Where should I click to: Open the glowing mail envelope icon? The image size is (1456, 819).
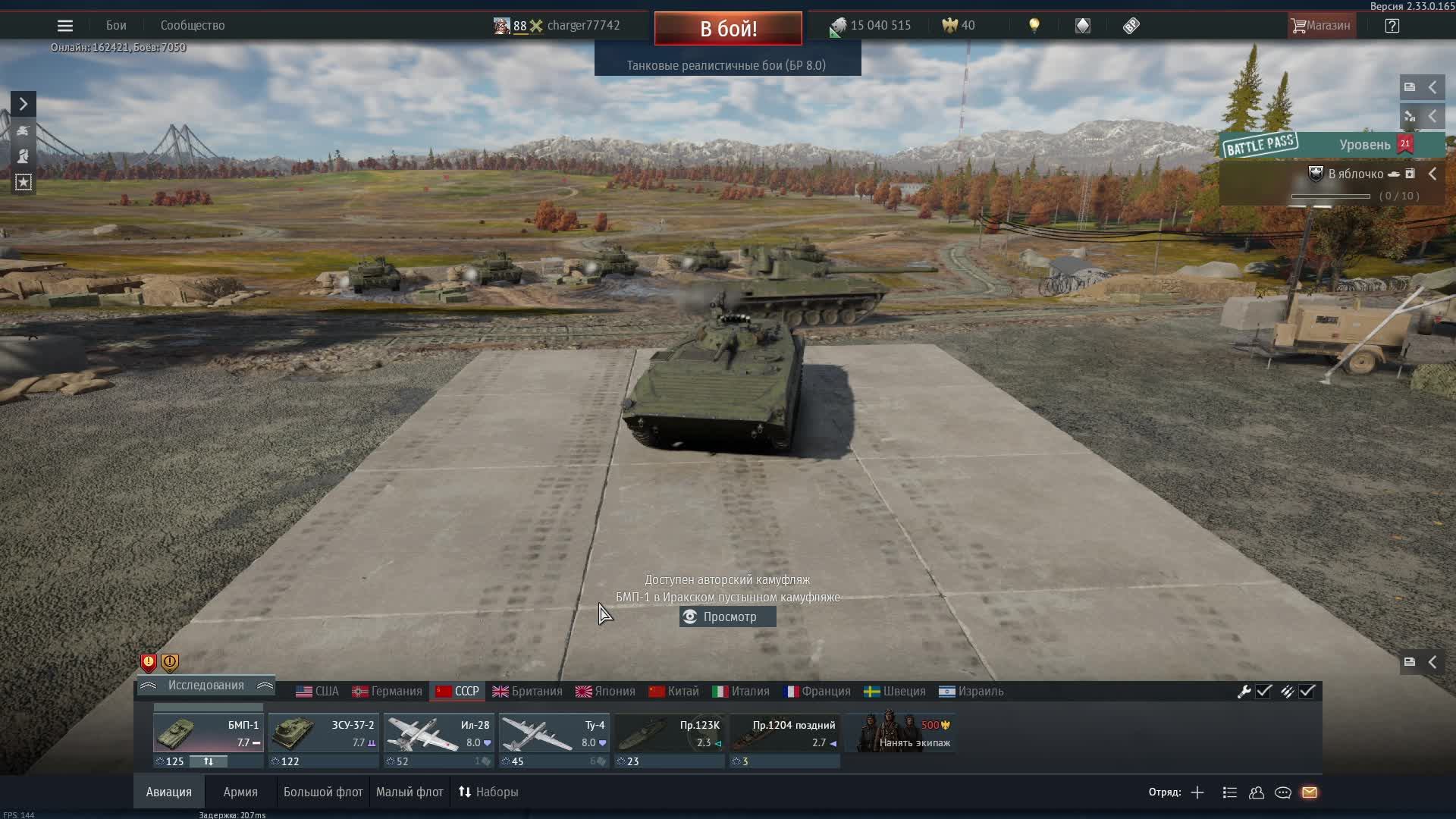click(x=1310, y=792)
